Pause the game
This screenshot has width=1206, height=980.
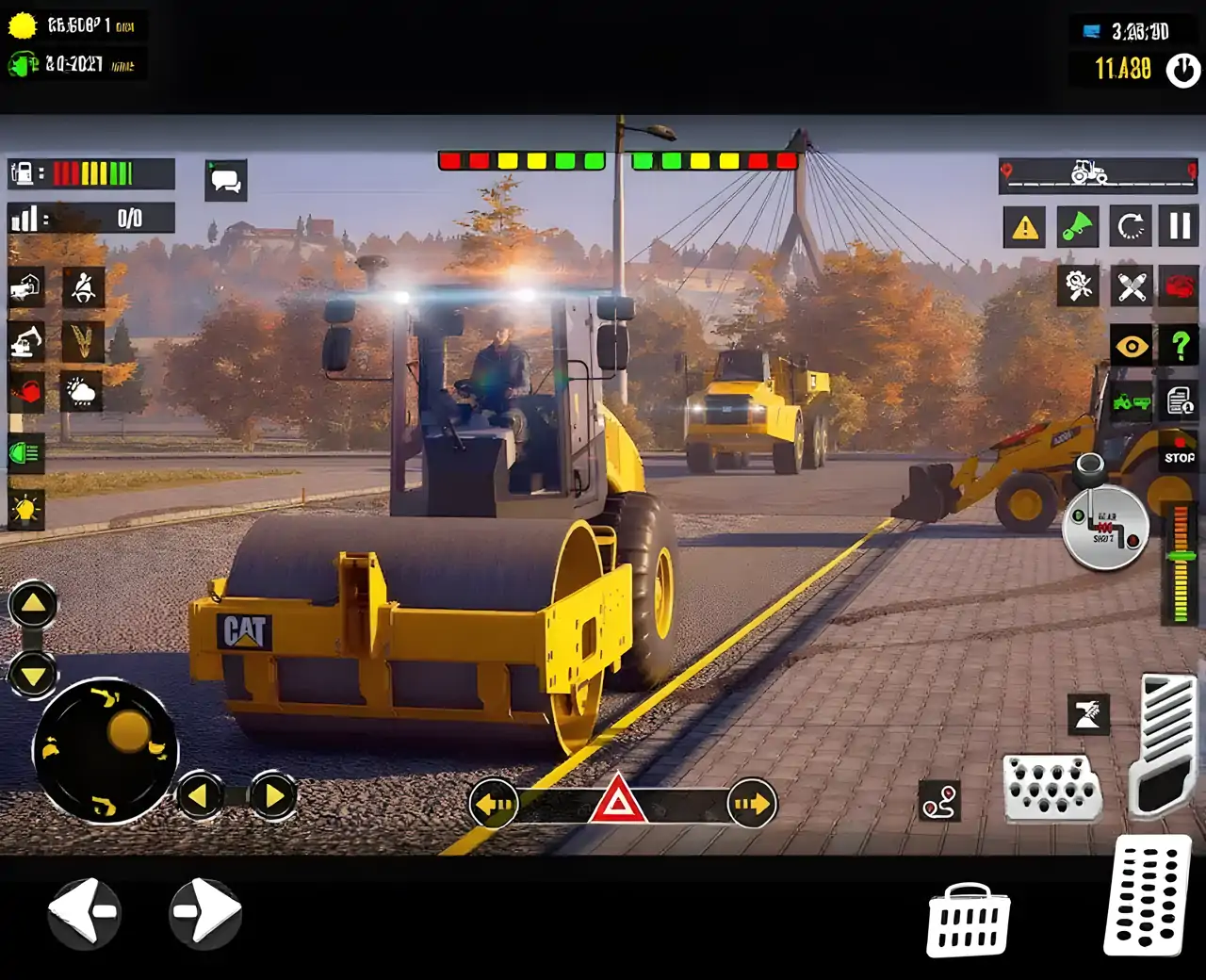[x=1180, y=226]
